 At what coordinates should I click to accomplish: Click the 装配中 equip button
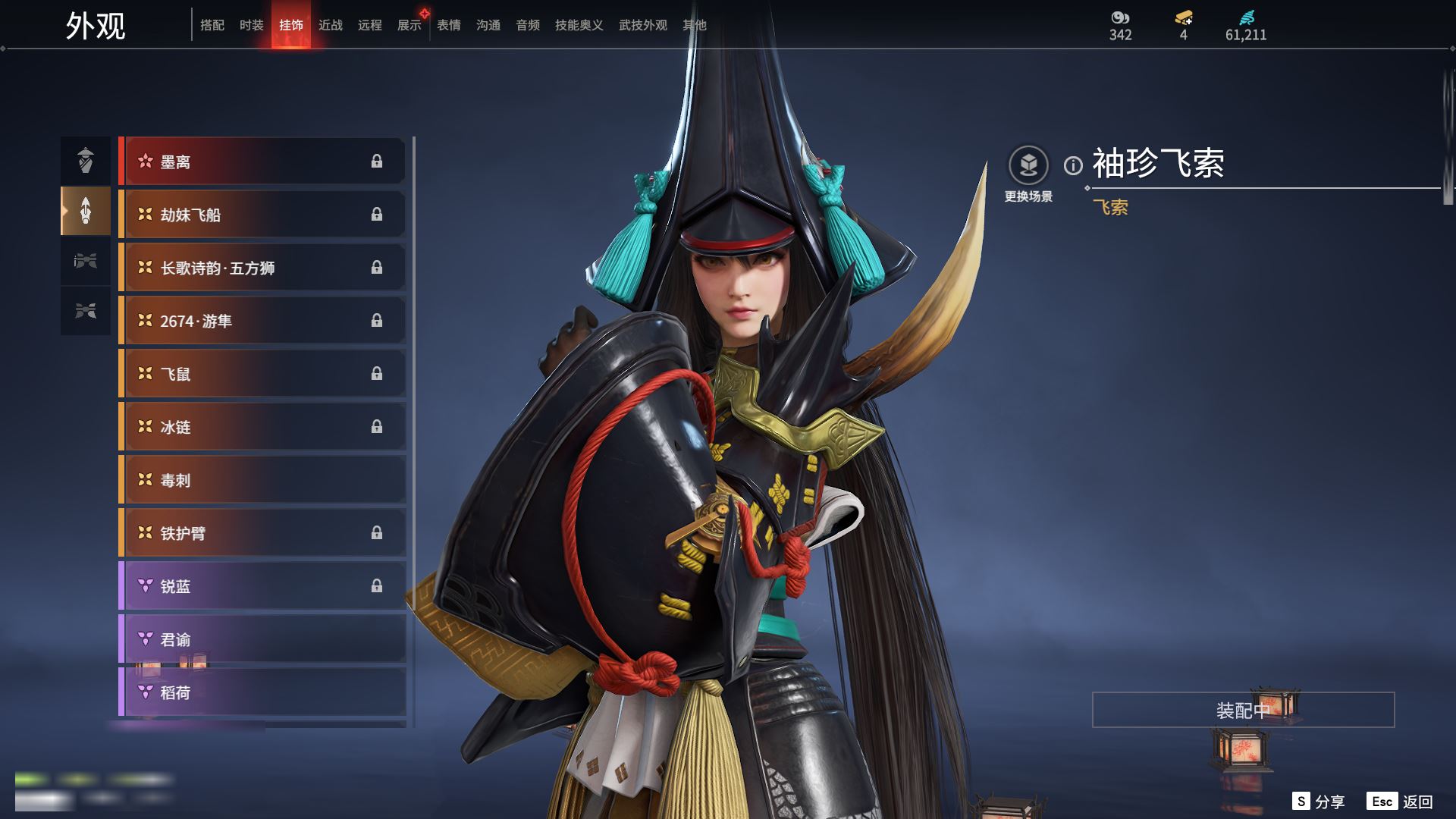1243,710
